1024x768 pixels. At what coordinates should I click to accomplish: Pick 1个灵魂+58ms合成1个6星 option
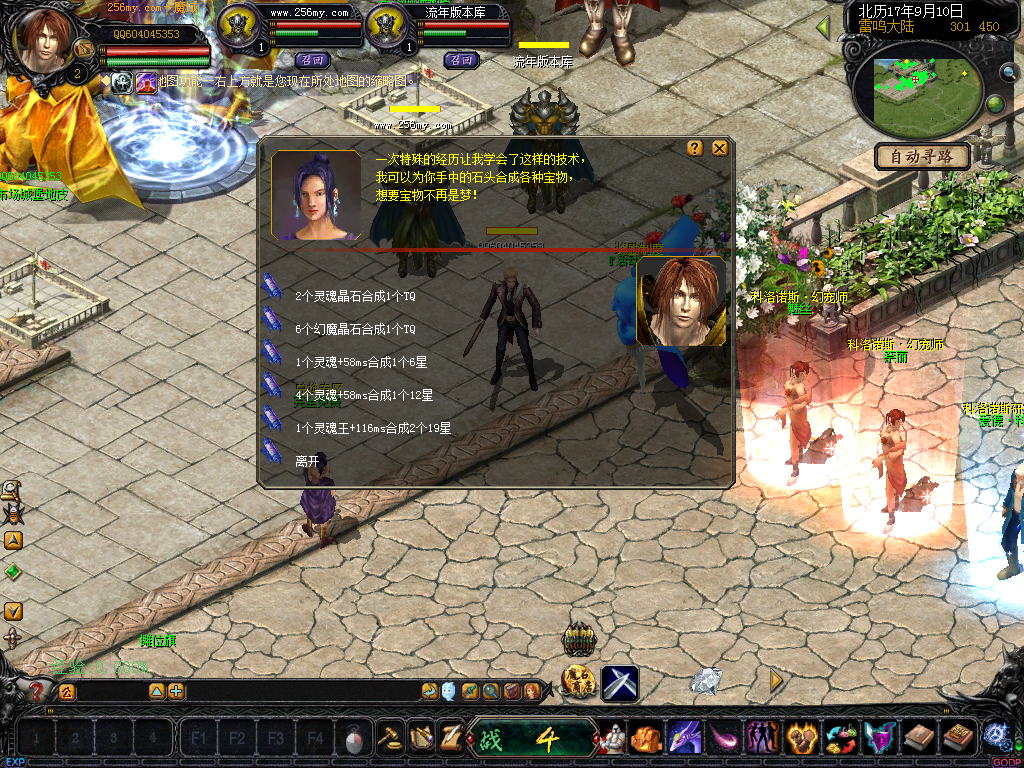point(361,362)
